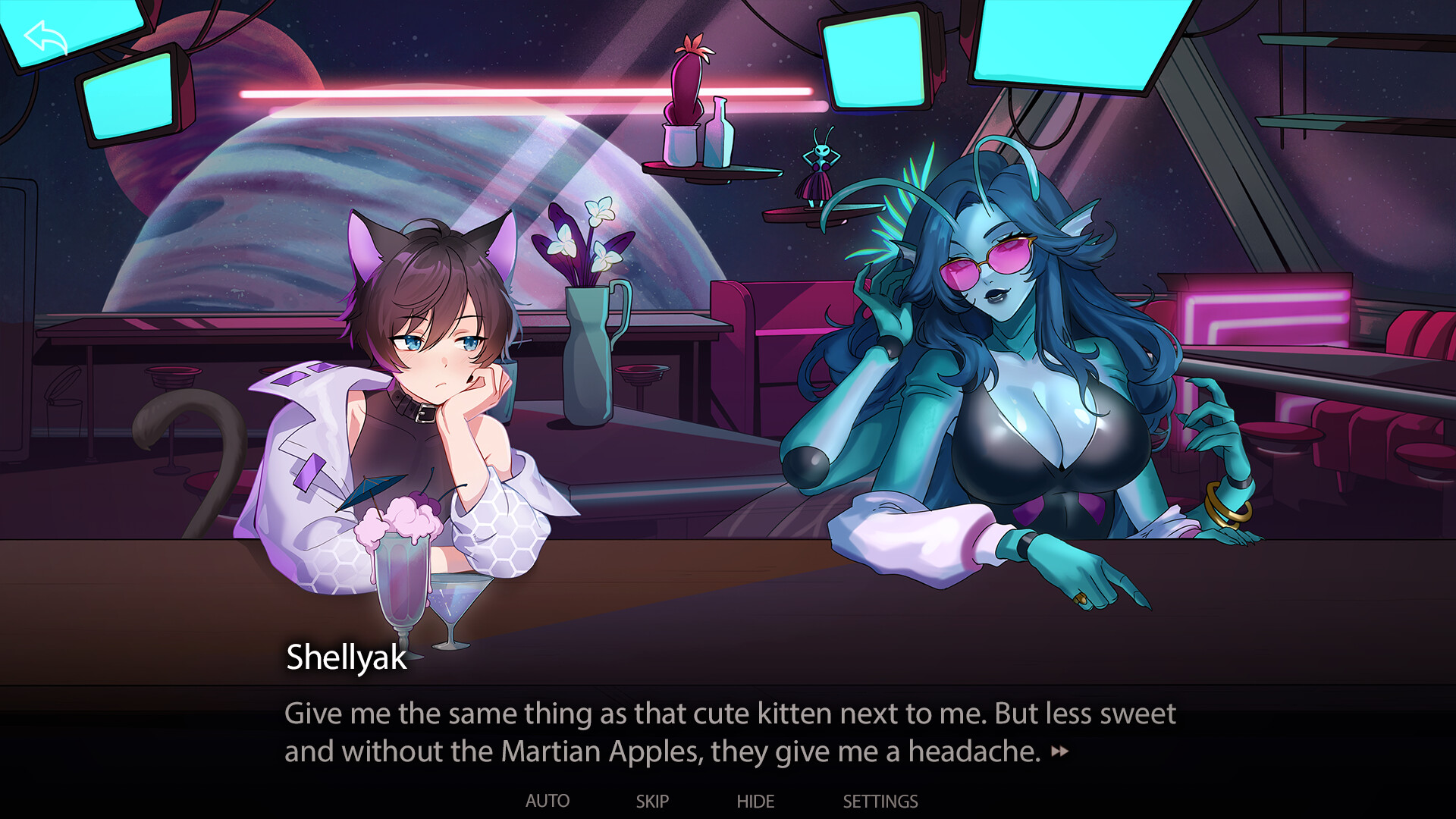Click the fast-forward arrows to advance dialogue
Image resolution: width=1456 pixels, height=819 pixels.
pos(1061,752)
